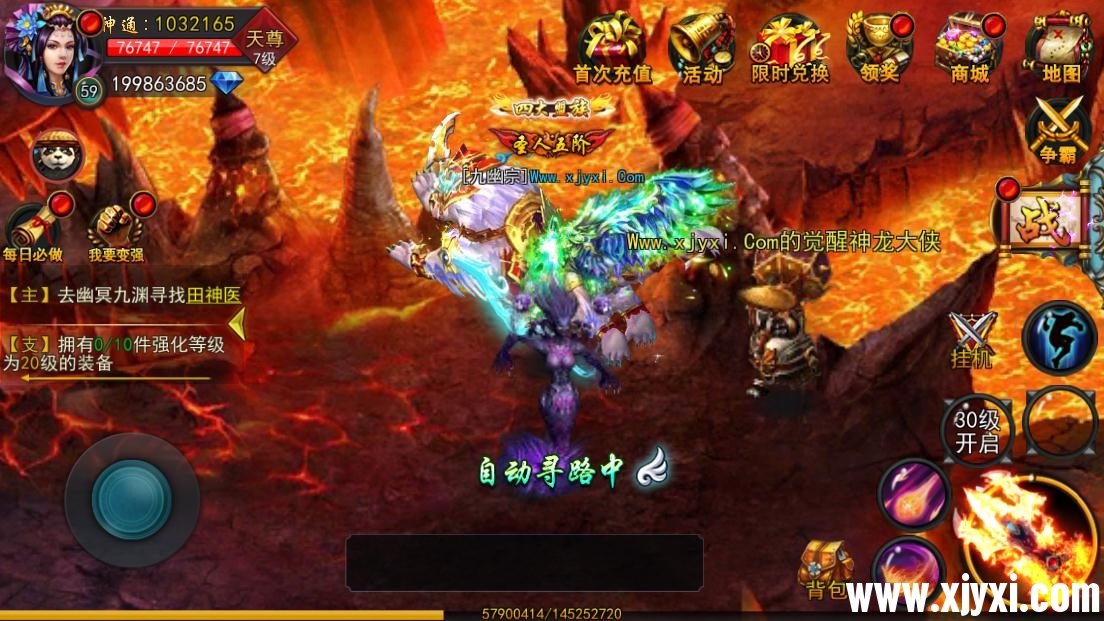Viewport: 1104px width, 621px height.
Task: Follow the main quest 去幽冥九渊寻找田神医
Action: coord(125,295)
